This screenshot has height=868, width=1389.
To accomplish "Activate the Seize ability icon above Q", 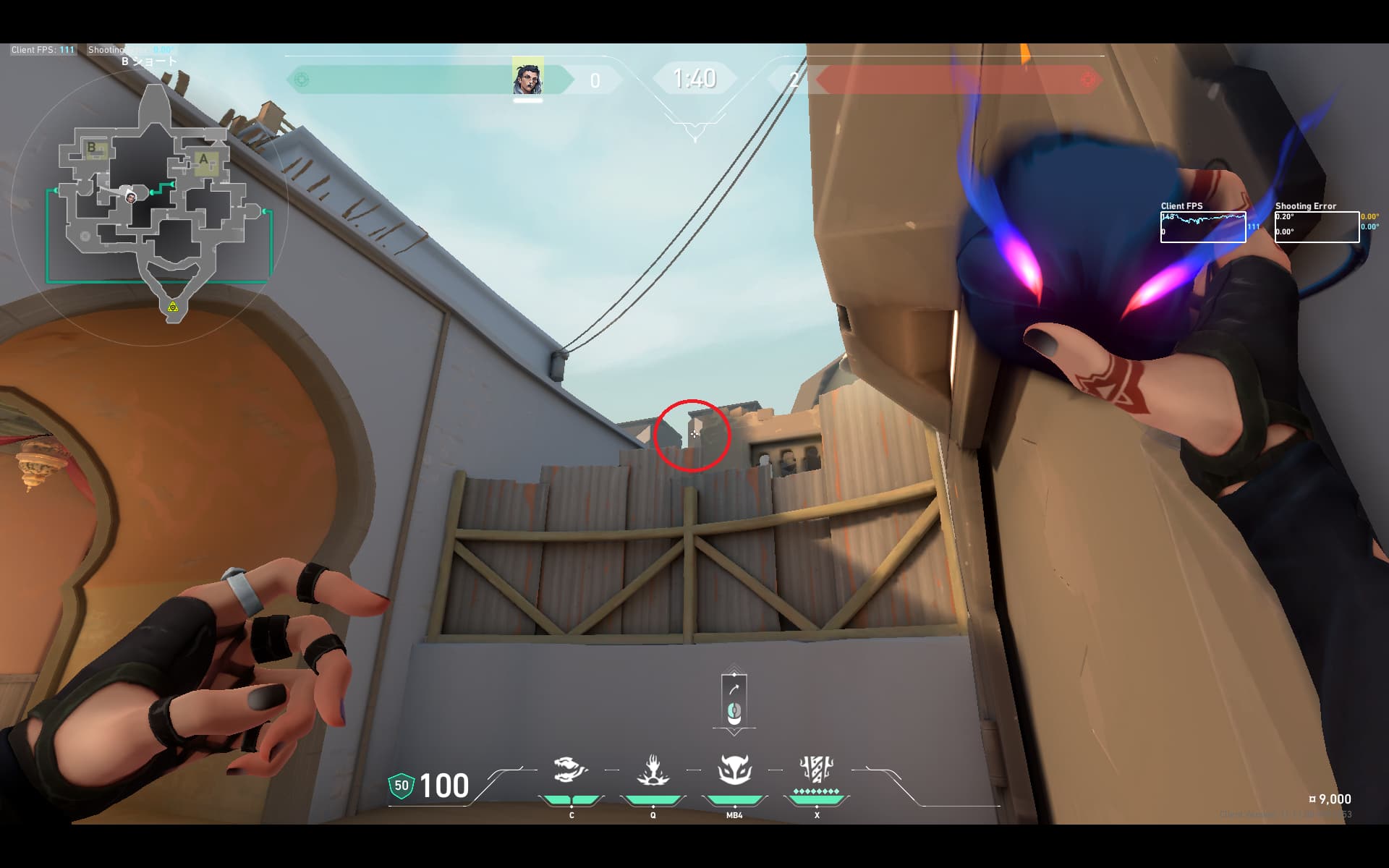I will click(x=653, y=770).
